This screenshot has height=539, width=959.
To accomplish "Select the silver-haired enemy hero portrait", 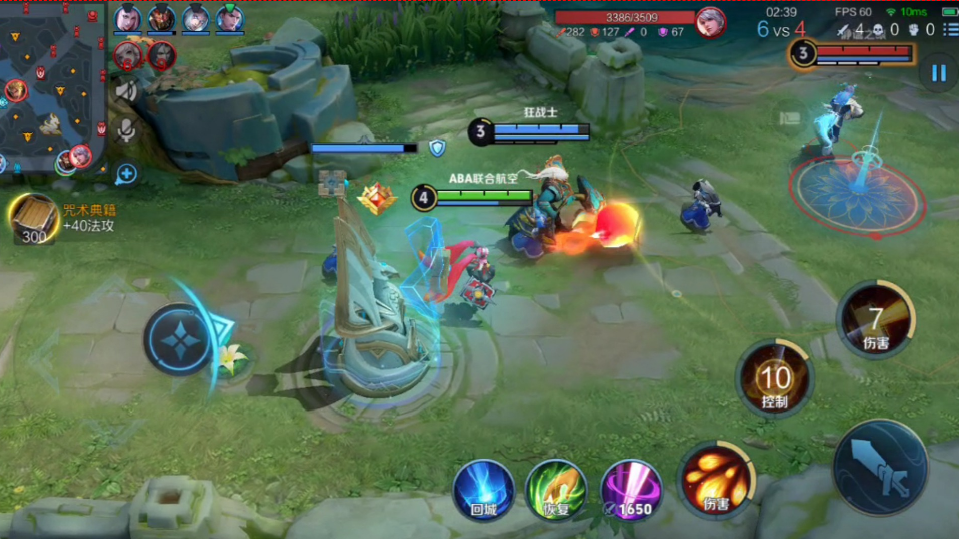I will (711, 21).
